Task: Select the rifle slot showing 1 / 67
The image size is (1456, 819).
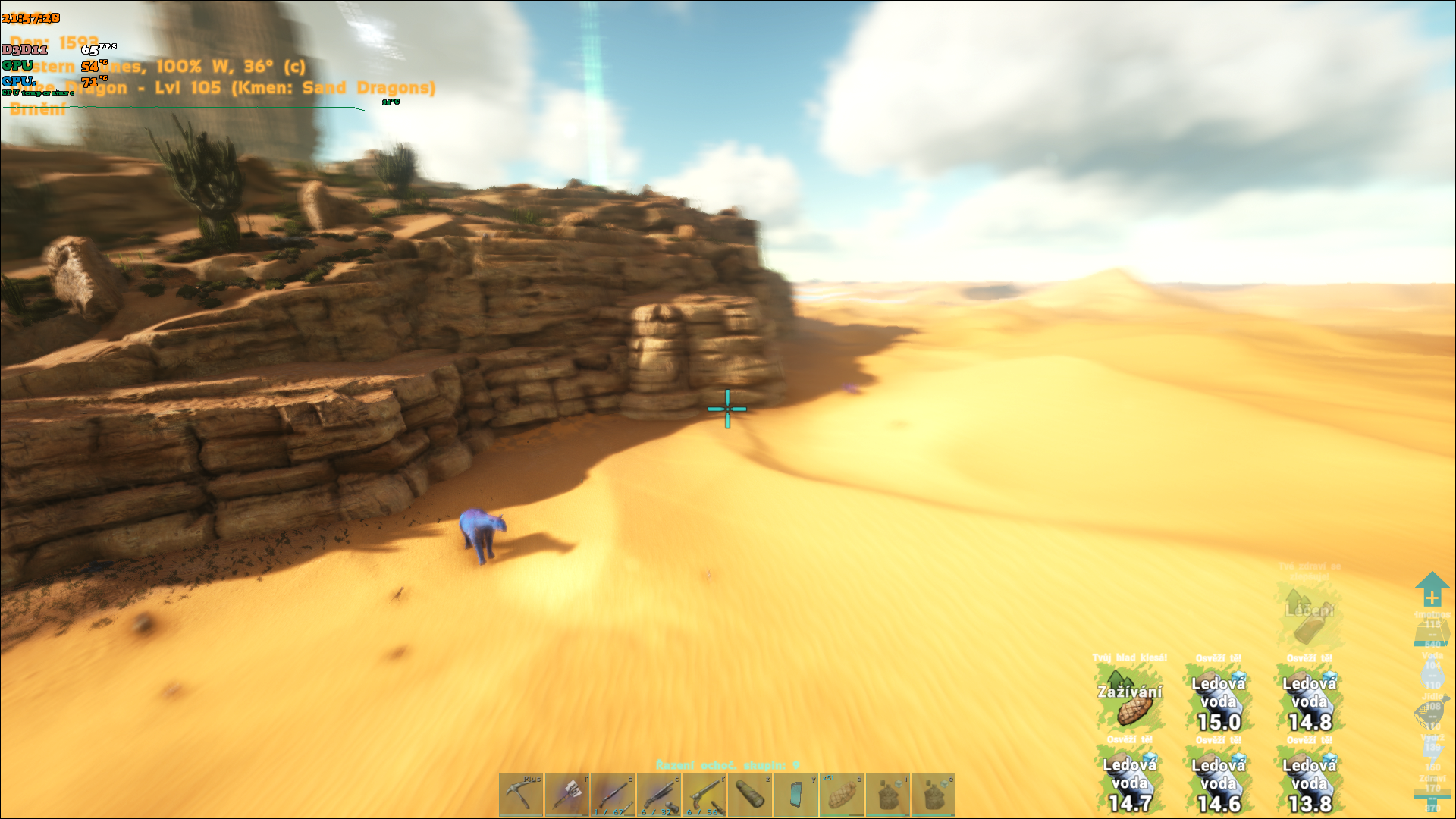Action: 613,795
